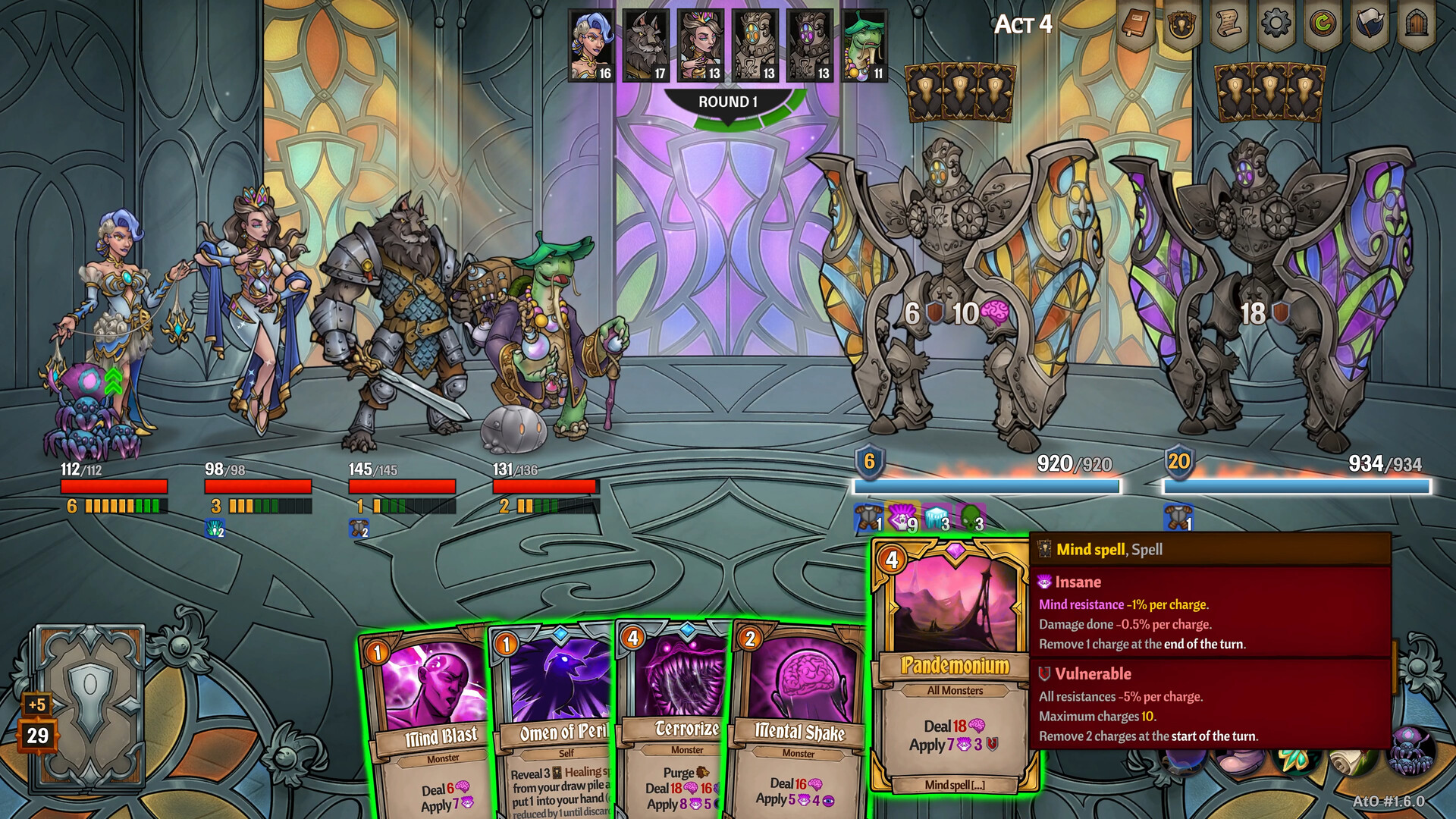
Task: Inspect the green skull poison status icon
Action: tap(970, 518)
